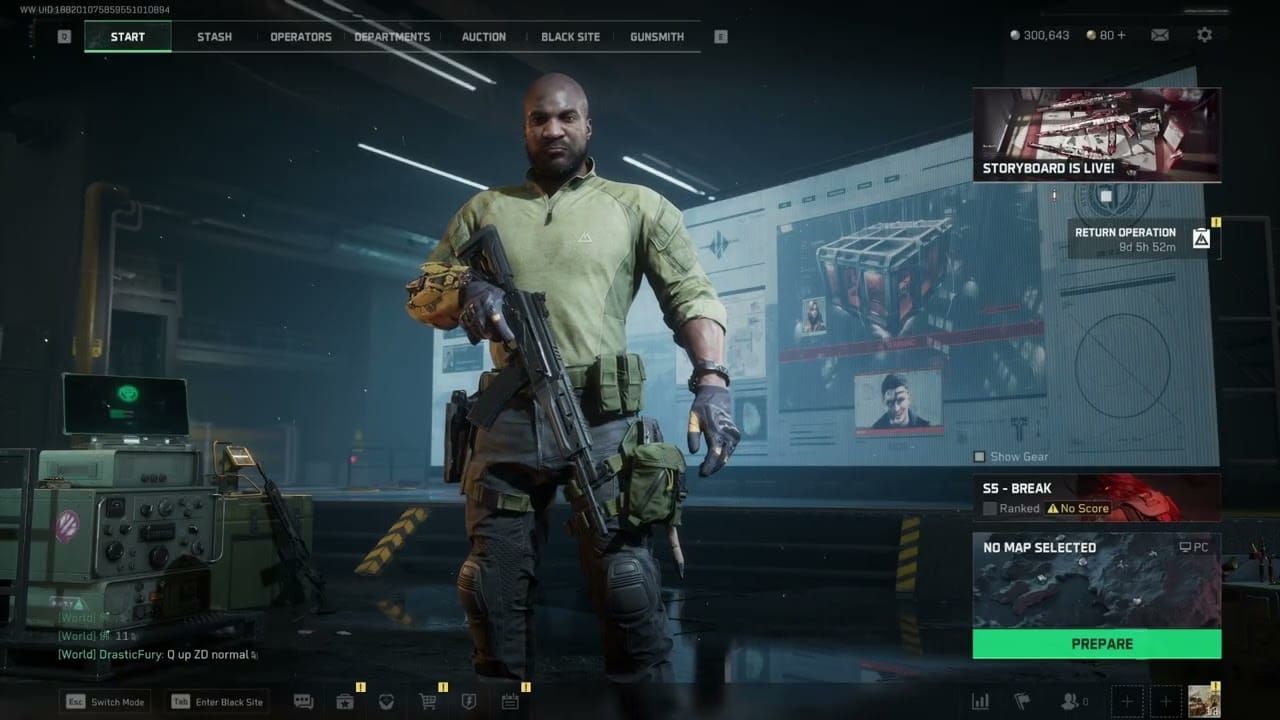This screenshot has height=720, width=1280.
Task: Expand an empty squad slot with plus sign
Action: click(x=1127, y=700)
